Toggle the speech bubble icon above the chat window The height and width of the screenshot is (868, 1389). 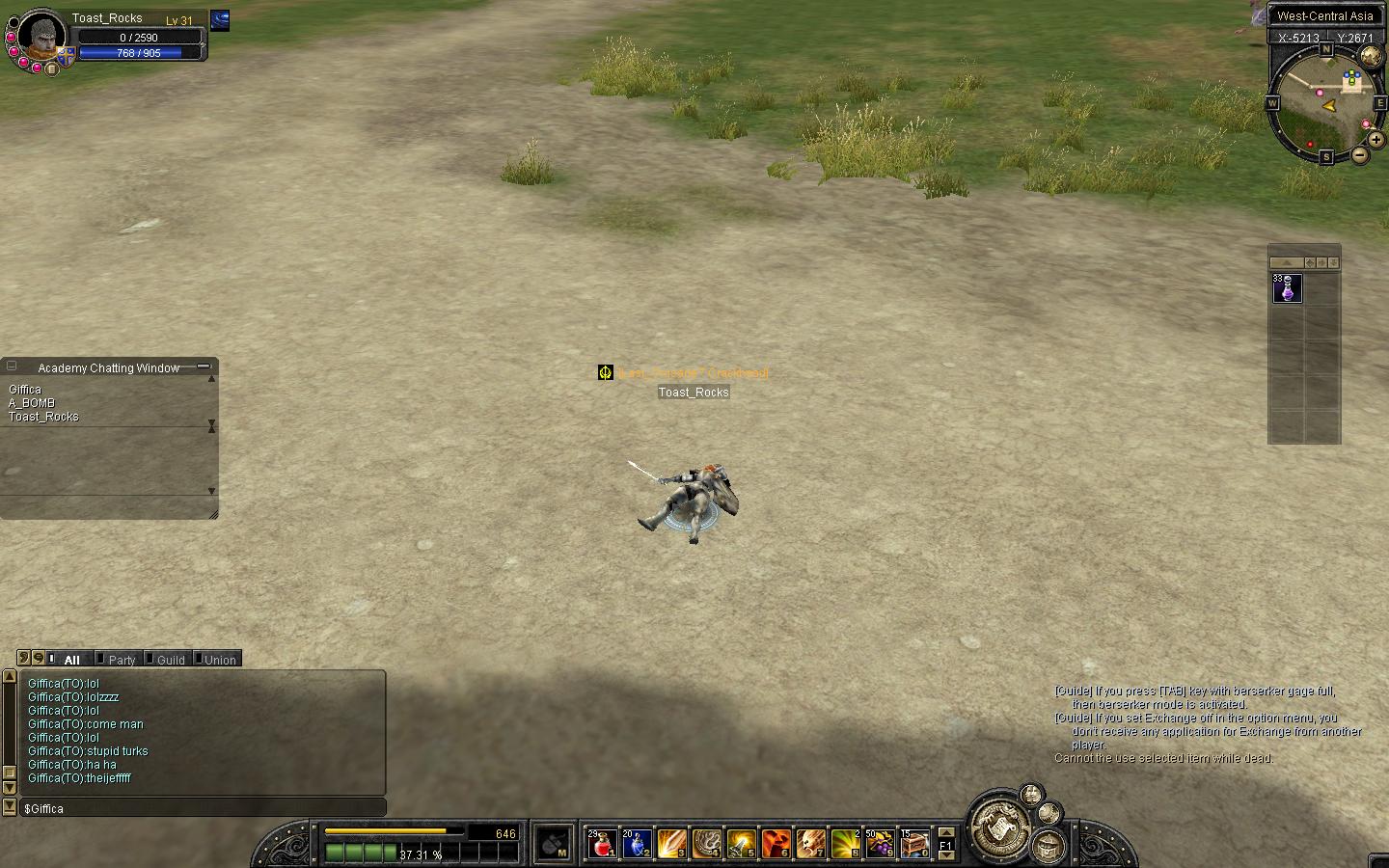38,658
